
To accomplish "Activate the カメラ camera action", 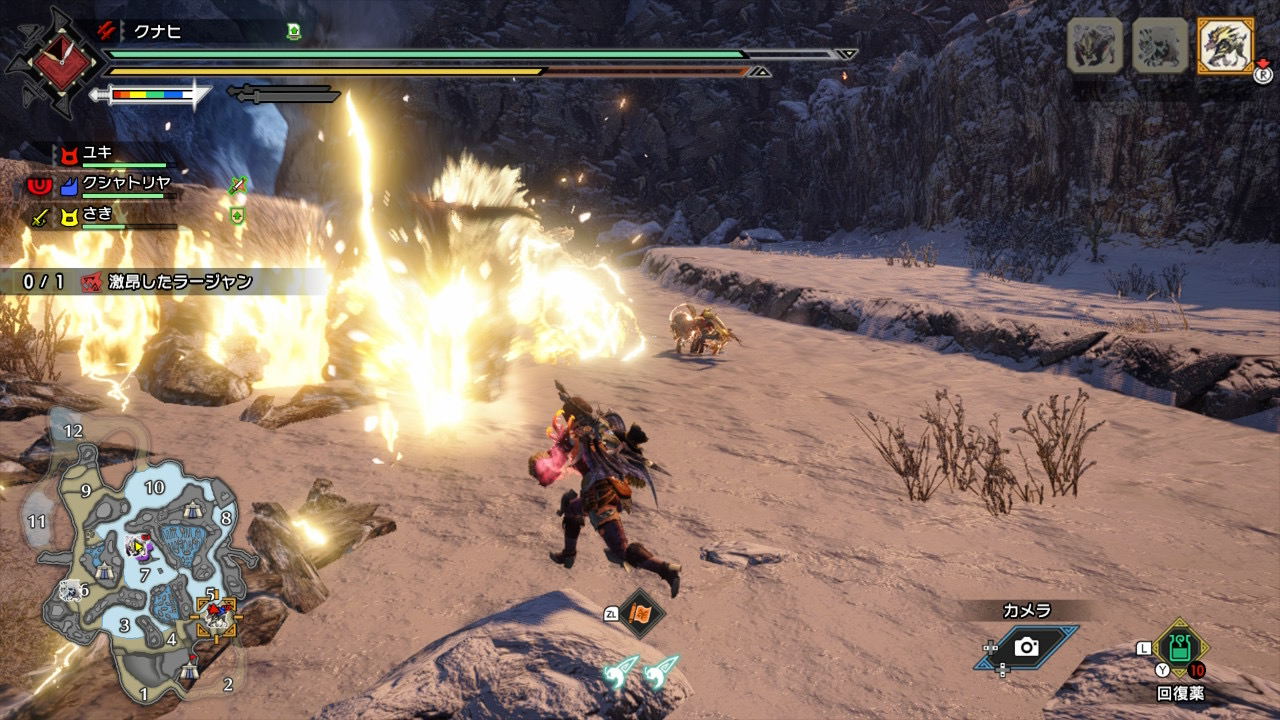I will pos(1026,647).
